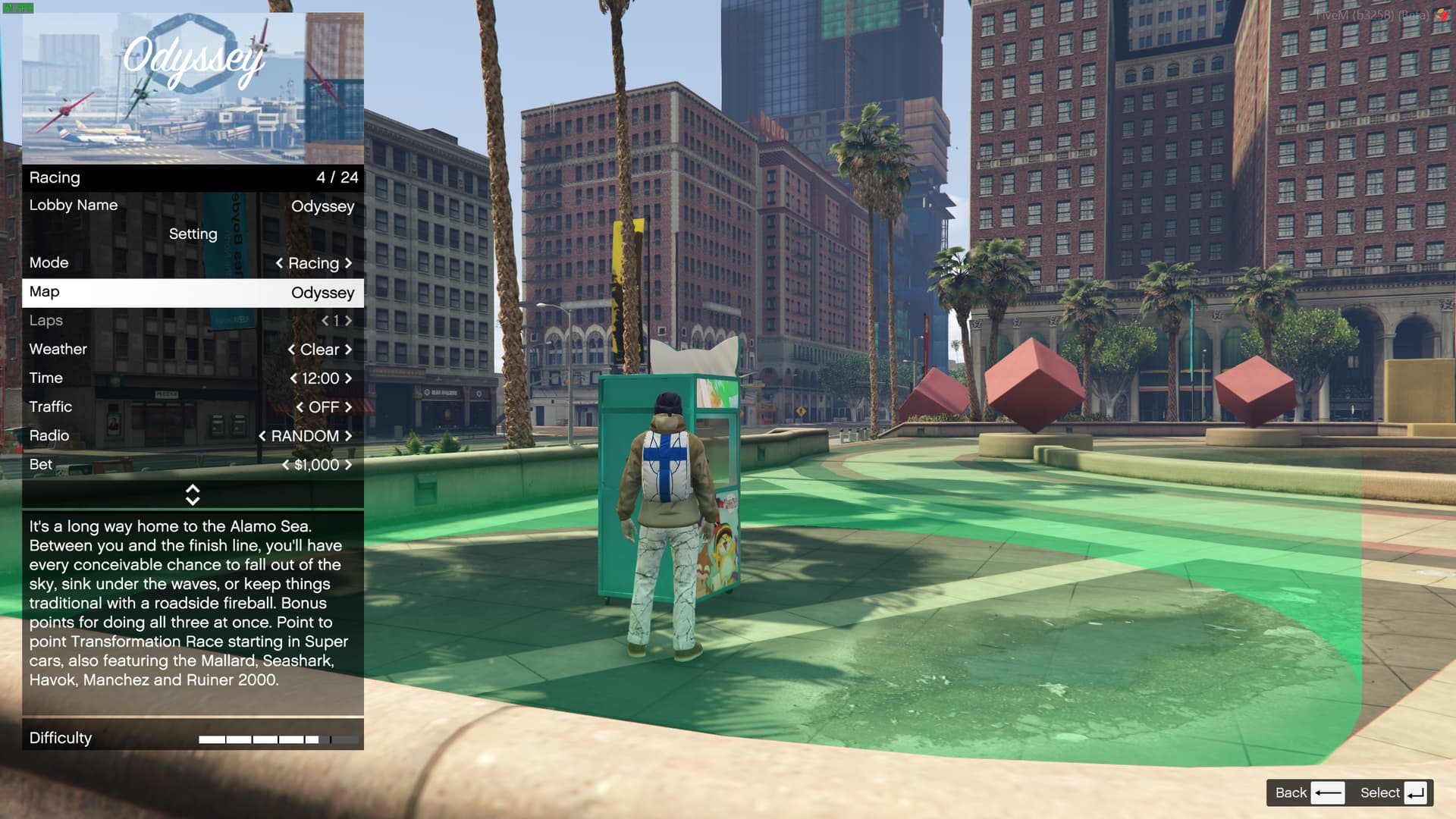Click the up/down scroll indicator below Bet
This screenshot has height=819, width=1456.
point(193,495)
